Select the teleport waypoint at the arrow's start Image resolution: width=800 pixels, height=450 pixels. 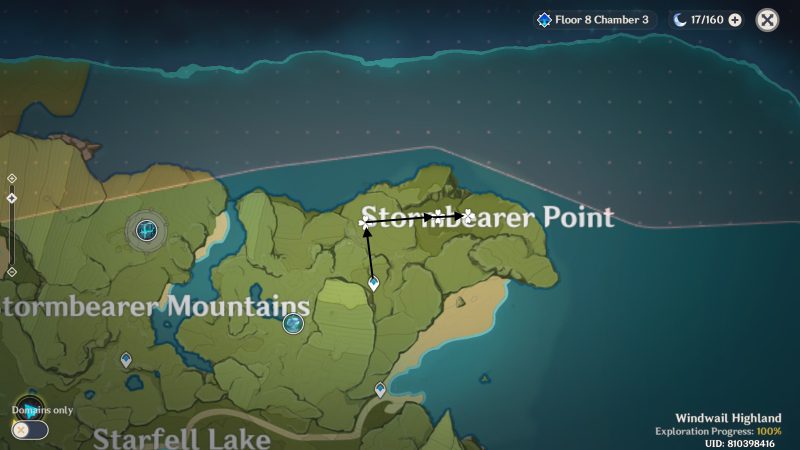click(373, 283)
